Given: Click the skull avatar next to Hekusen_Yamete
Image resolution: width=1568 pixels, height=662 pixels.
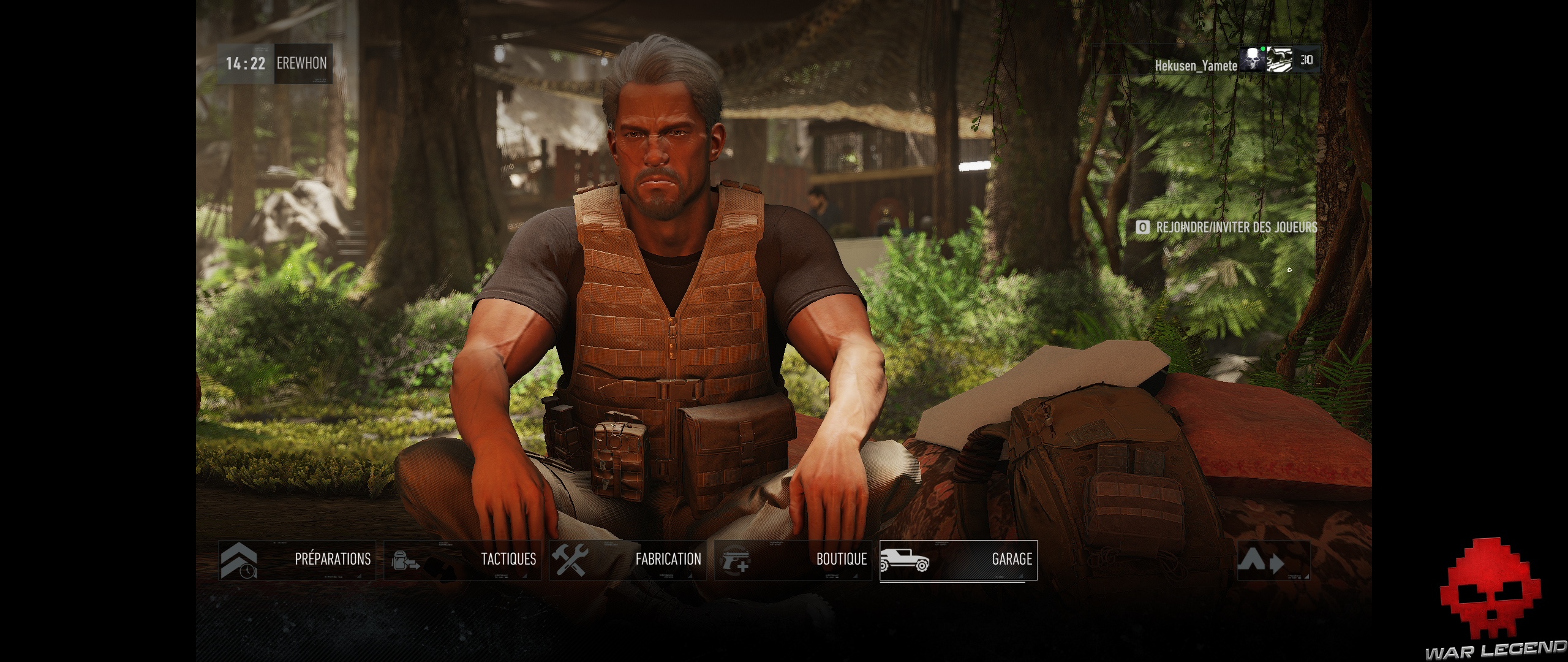Looking at the screenshot, I should coord(1254,61).
